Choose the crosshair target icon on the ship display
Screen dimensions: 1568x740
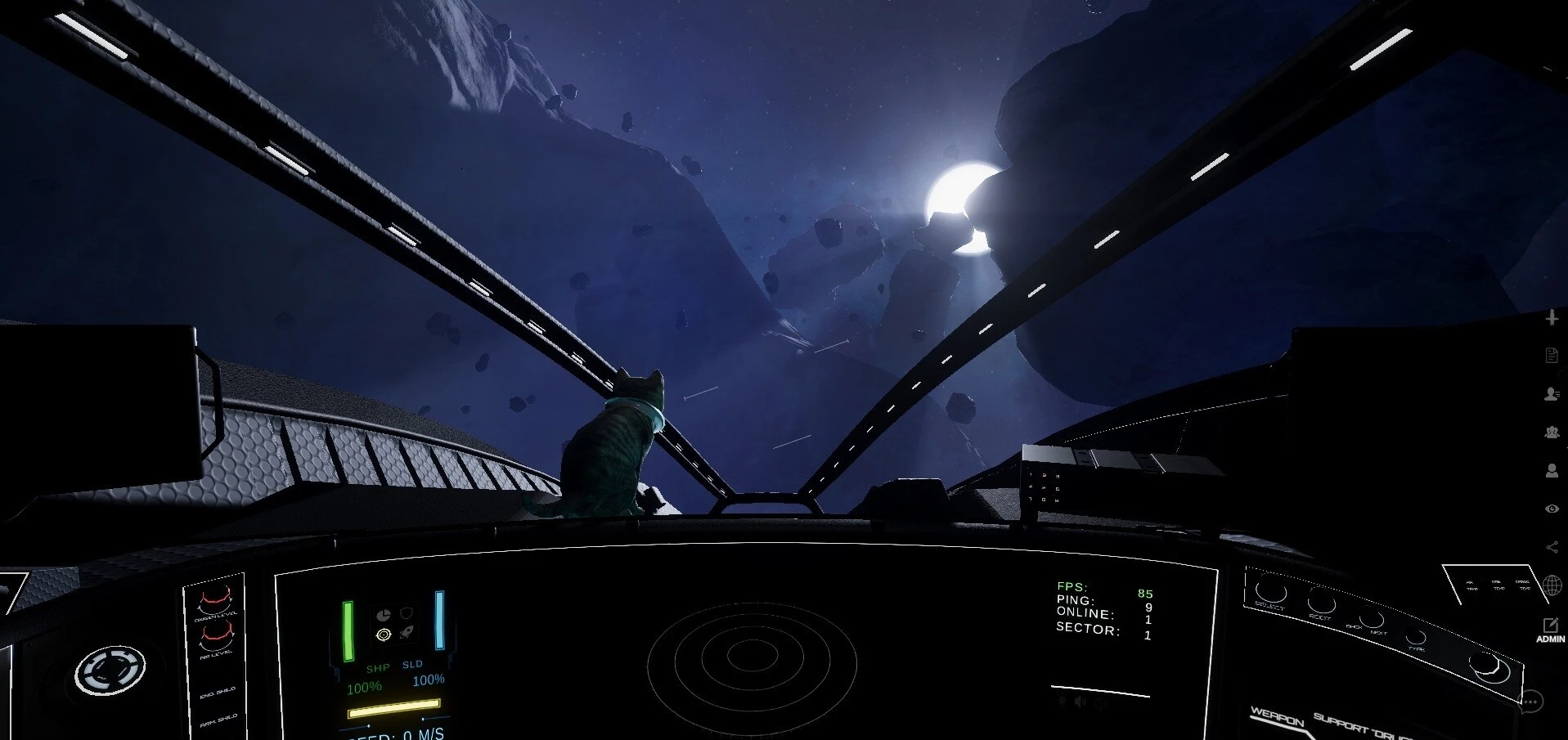383,635
